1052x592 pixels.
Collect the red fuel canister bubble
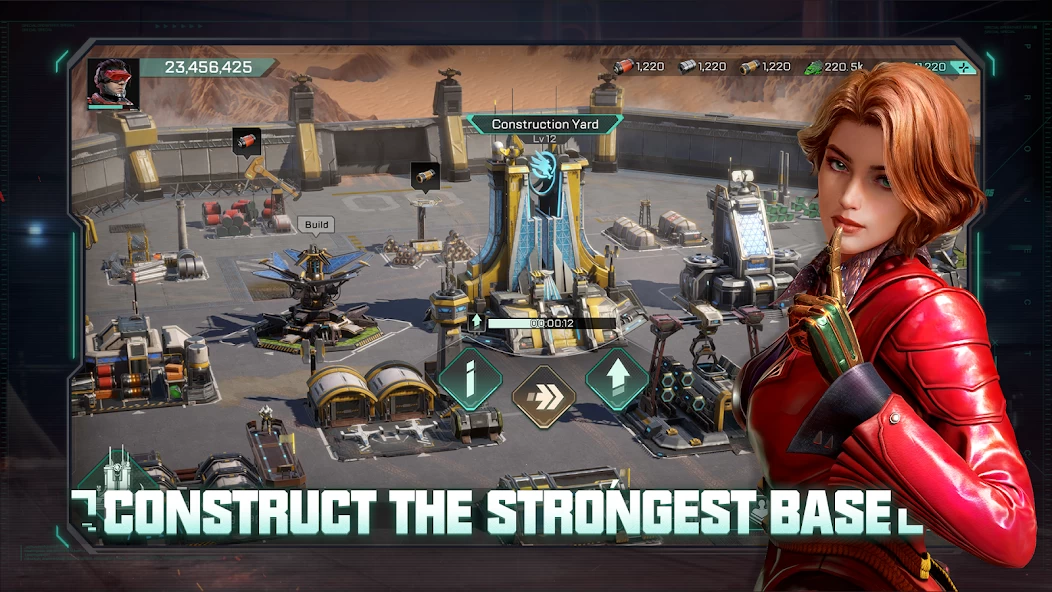point(246,142)
